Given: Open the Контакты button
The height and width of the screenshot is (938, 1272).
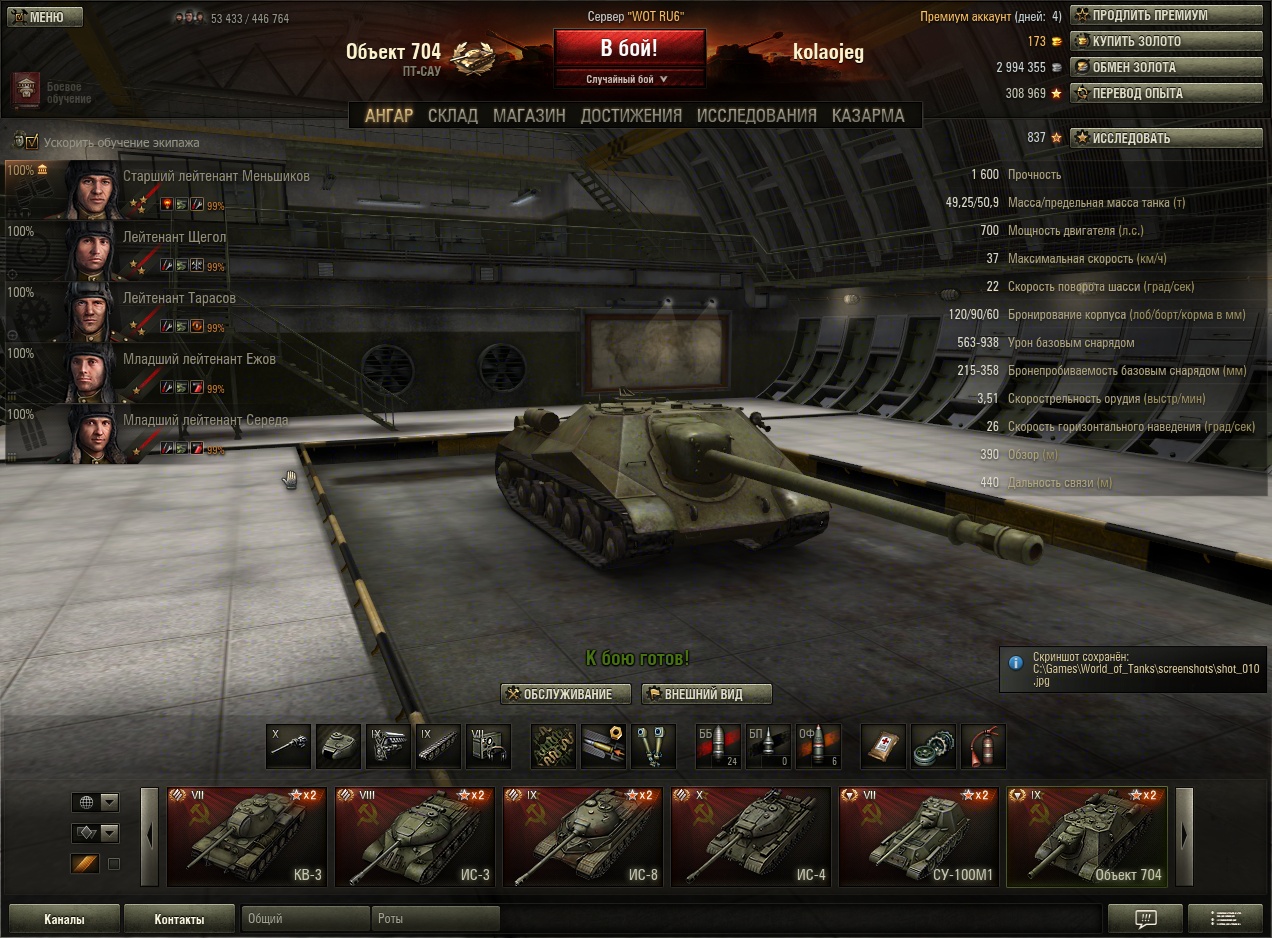Looking at the screenshot, I should tap(179, 919).
